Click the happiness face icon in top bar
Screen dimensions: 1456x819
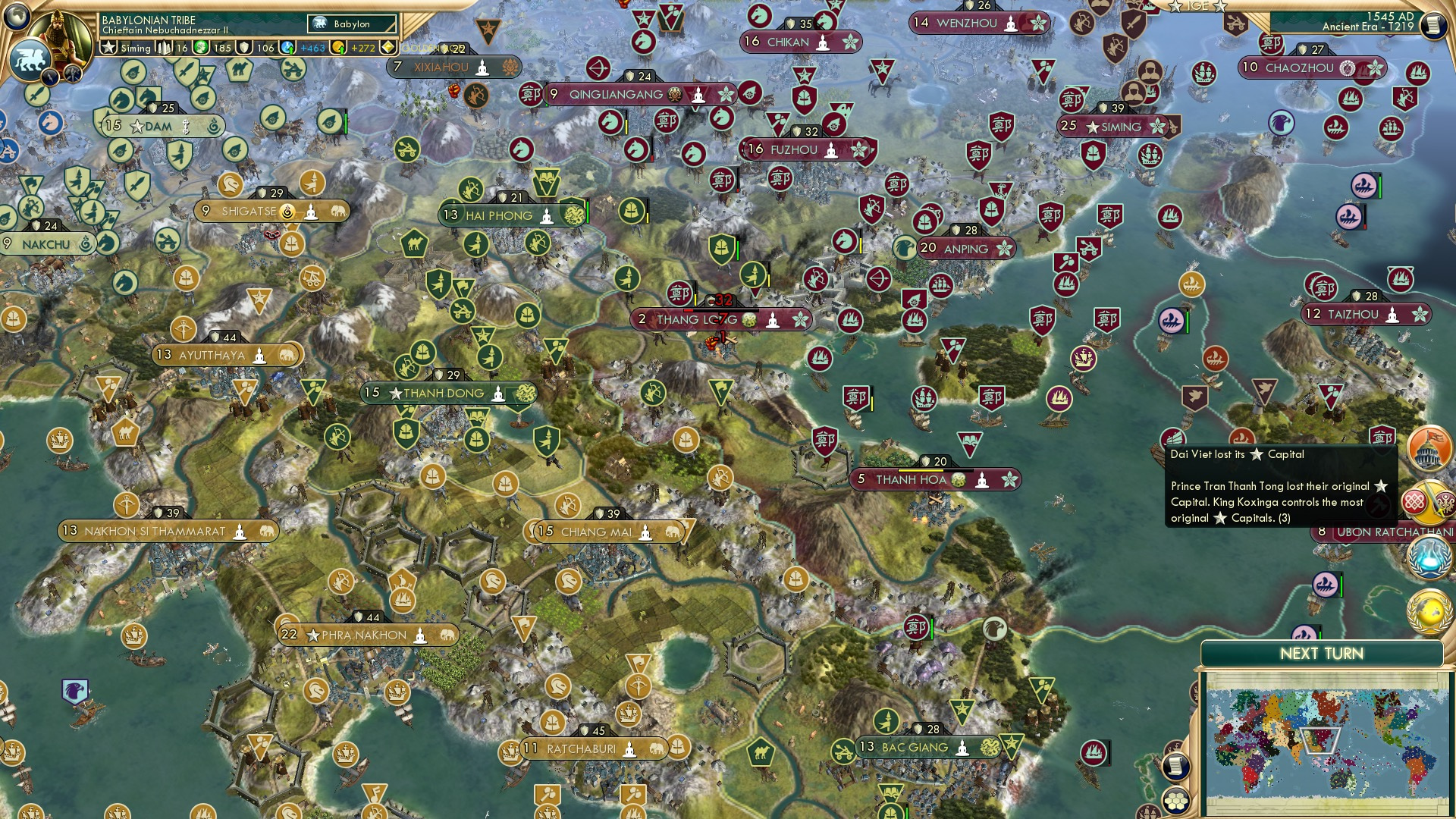[202, 47]
